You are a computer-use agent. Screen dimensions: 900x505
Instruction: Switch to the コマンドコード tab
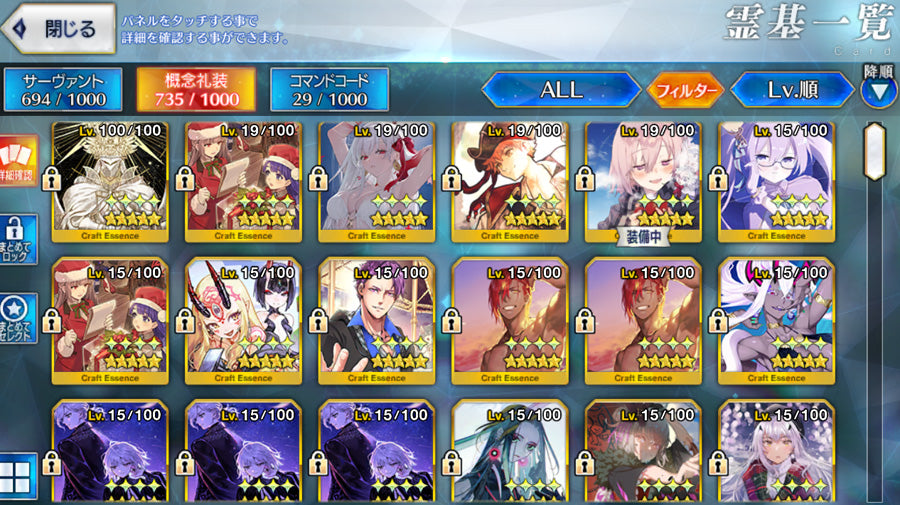[x=329, y=89]
